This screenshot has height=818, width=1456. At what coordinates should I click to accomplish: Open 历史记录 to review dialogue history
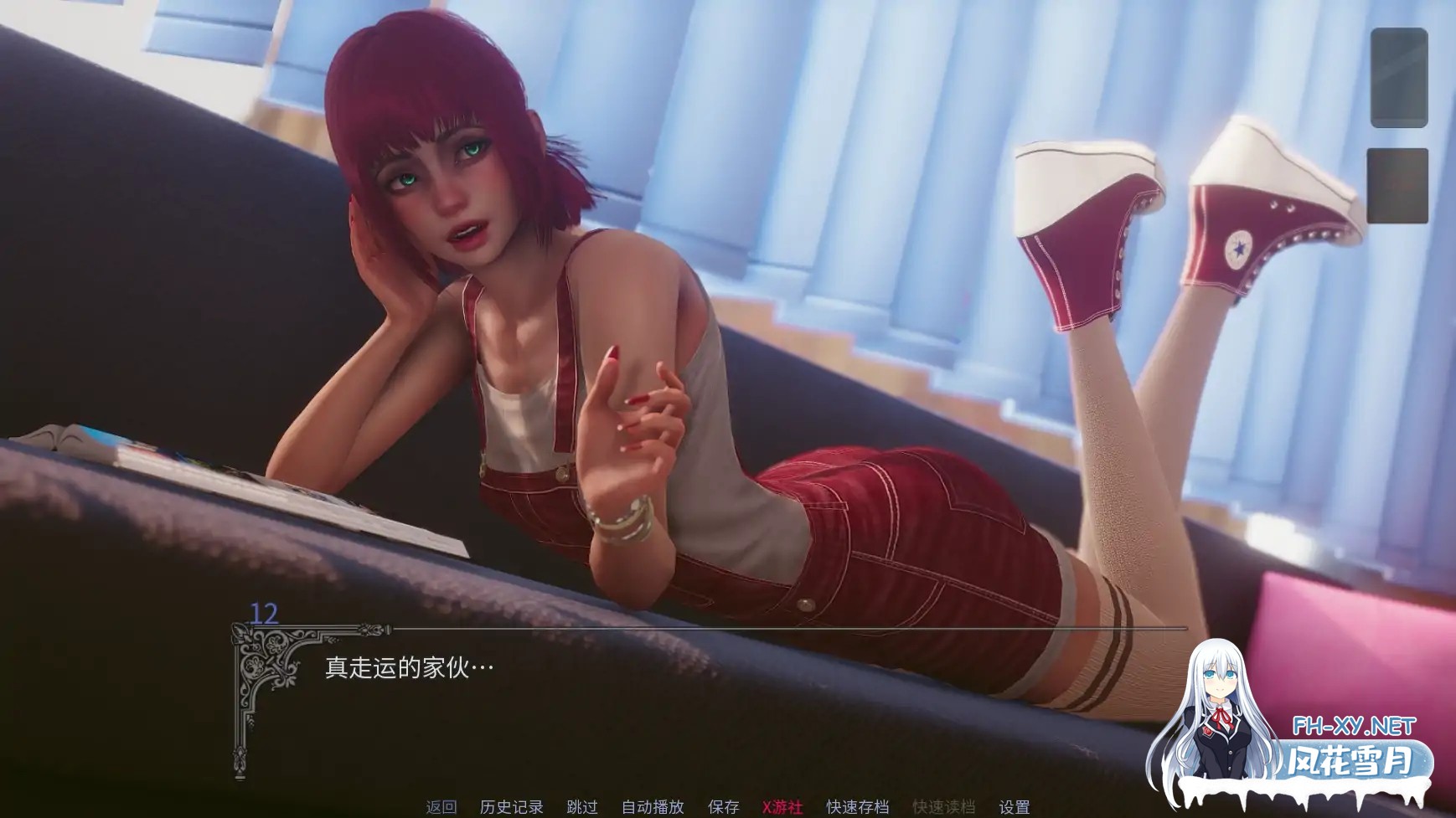(510, 807)
